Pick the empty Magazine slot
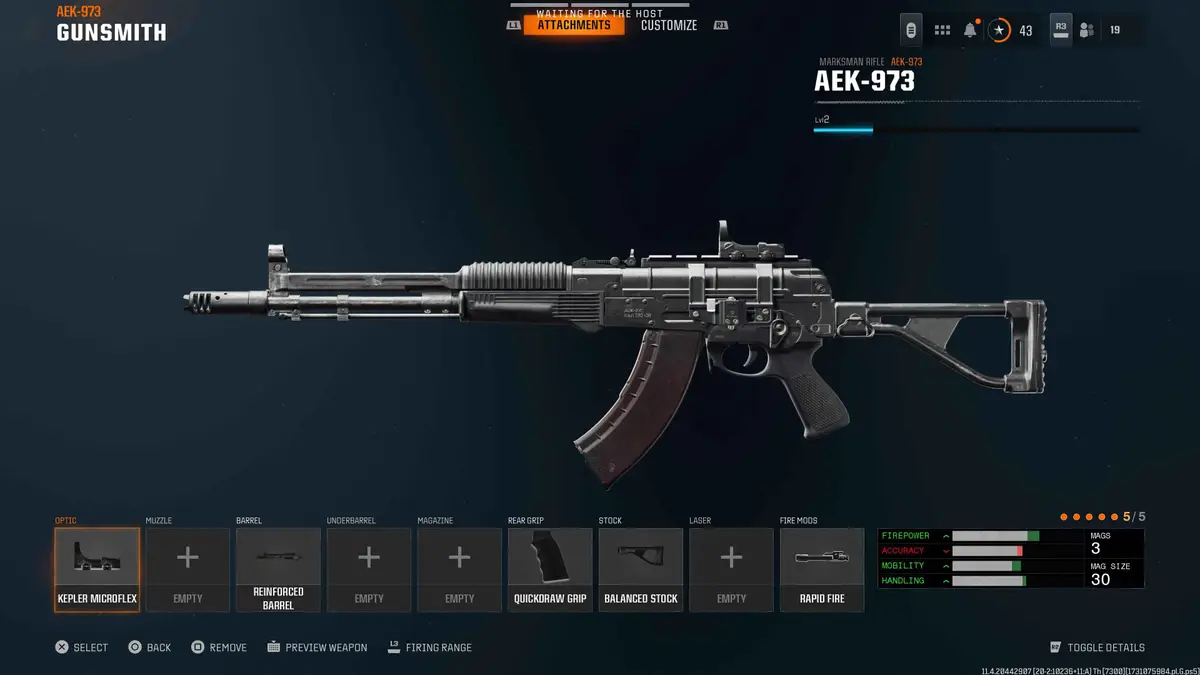The height and width of the screenshot is (675, 1200). tap(460, 569)
